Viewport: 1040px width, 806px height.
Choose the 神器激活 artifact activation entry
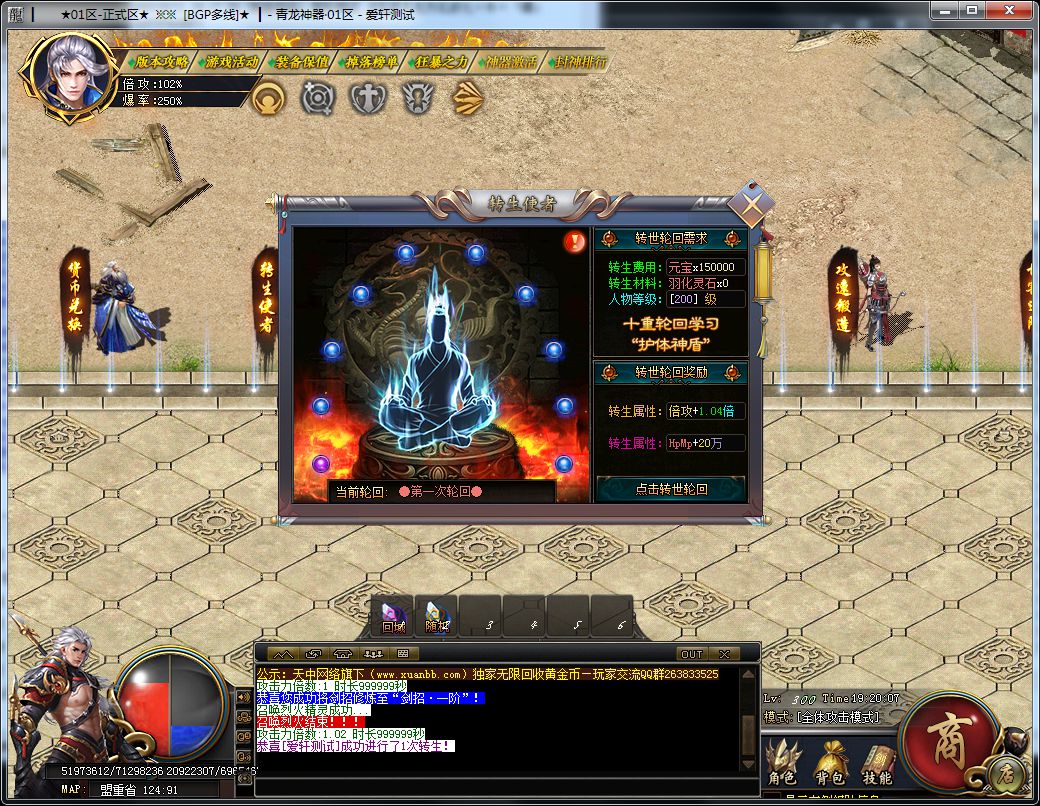[511, 61]
